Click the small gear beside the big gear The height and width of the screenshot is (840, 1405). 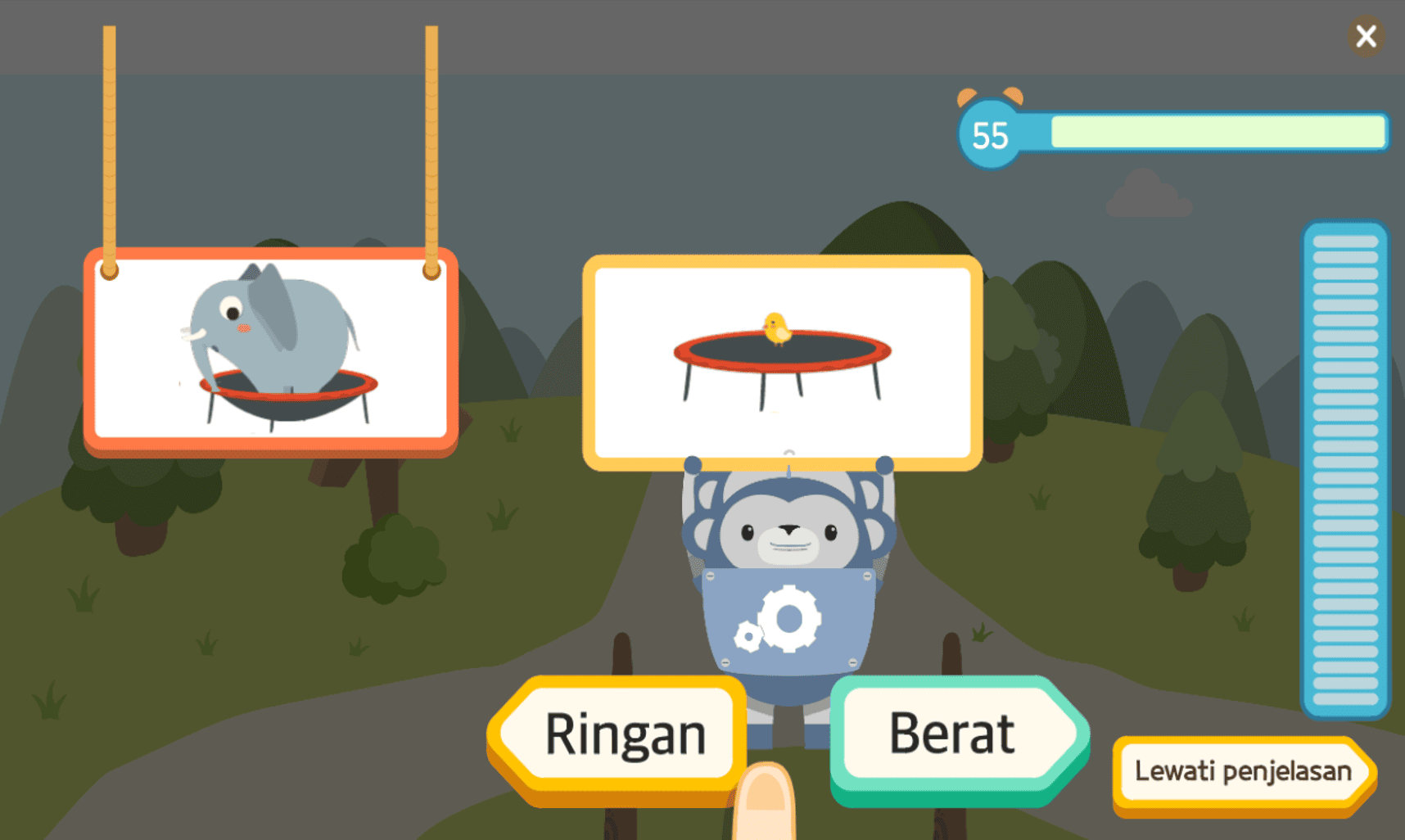click(x=748, y=637)
